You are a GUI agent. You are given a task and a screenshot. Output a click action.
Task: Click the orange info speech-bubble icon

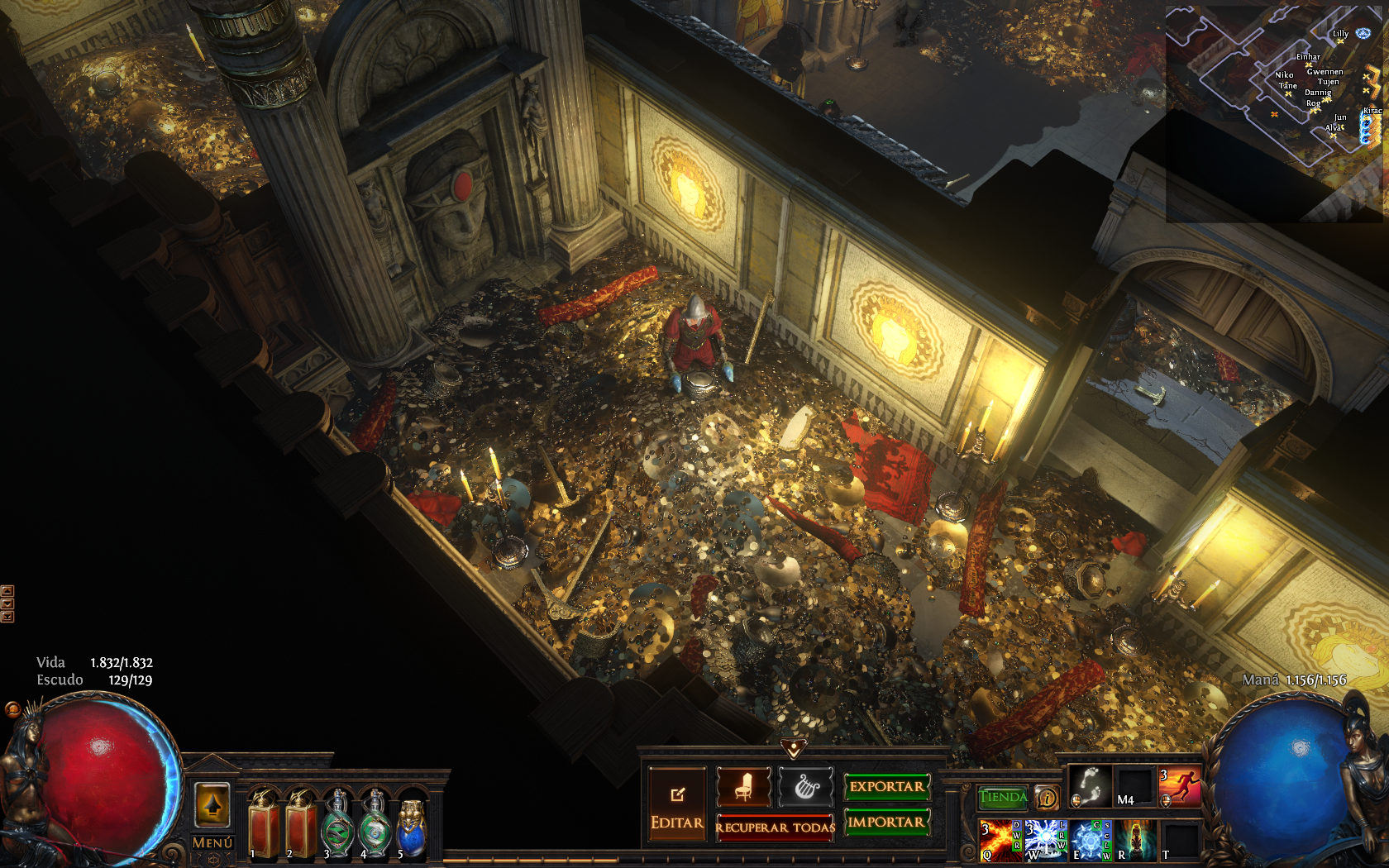click(1047, 798)
